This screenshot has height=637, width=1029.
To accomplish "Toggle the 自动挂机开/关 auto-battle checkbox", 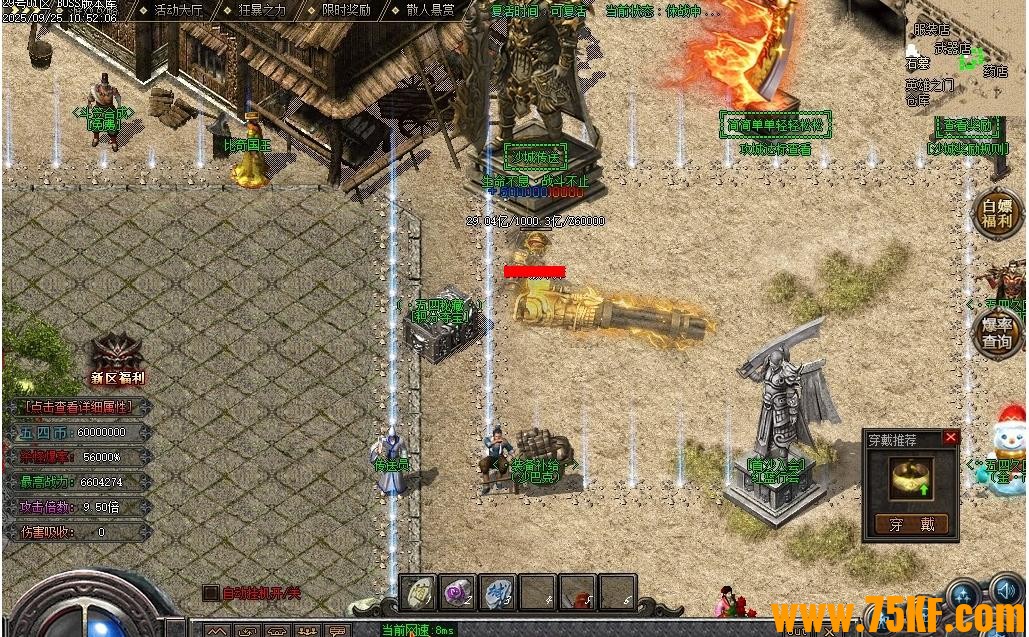I will tap(211, 593).
